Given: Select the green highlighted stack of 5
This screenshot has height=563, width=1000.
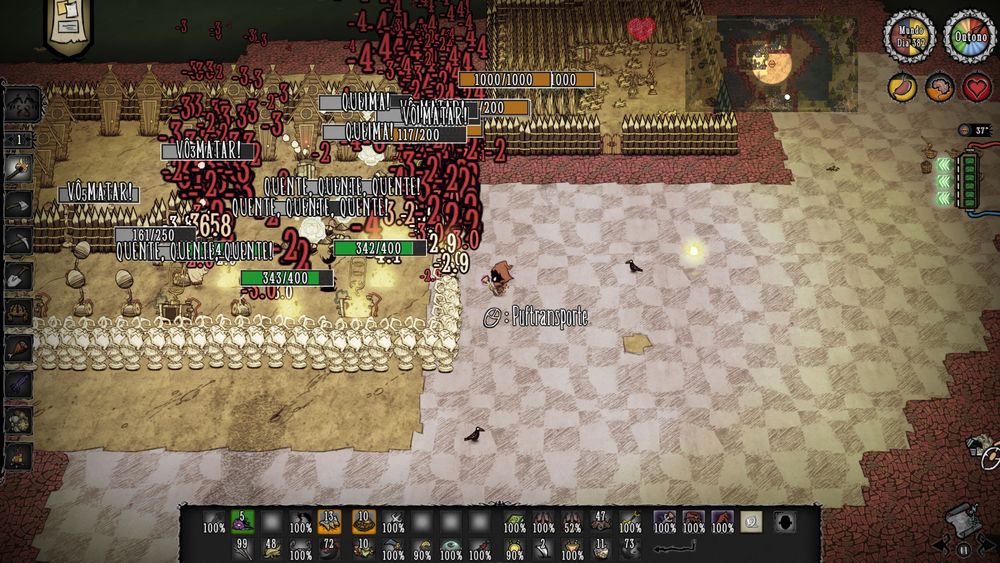Looking at the screenshot, I should click(x=243, y=521).
